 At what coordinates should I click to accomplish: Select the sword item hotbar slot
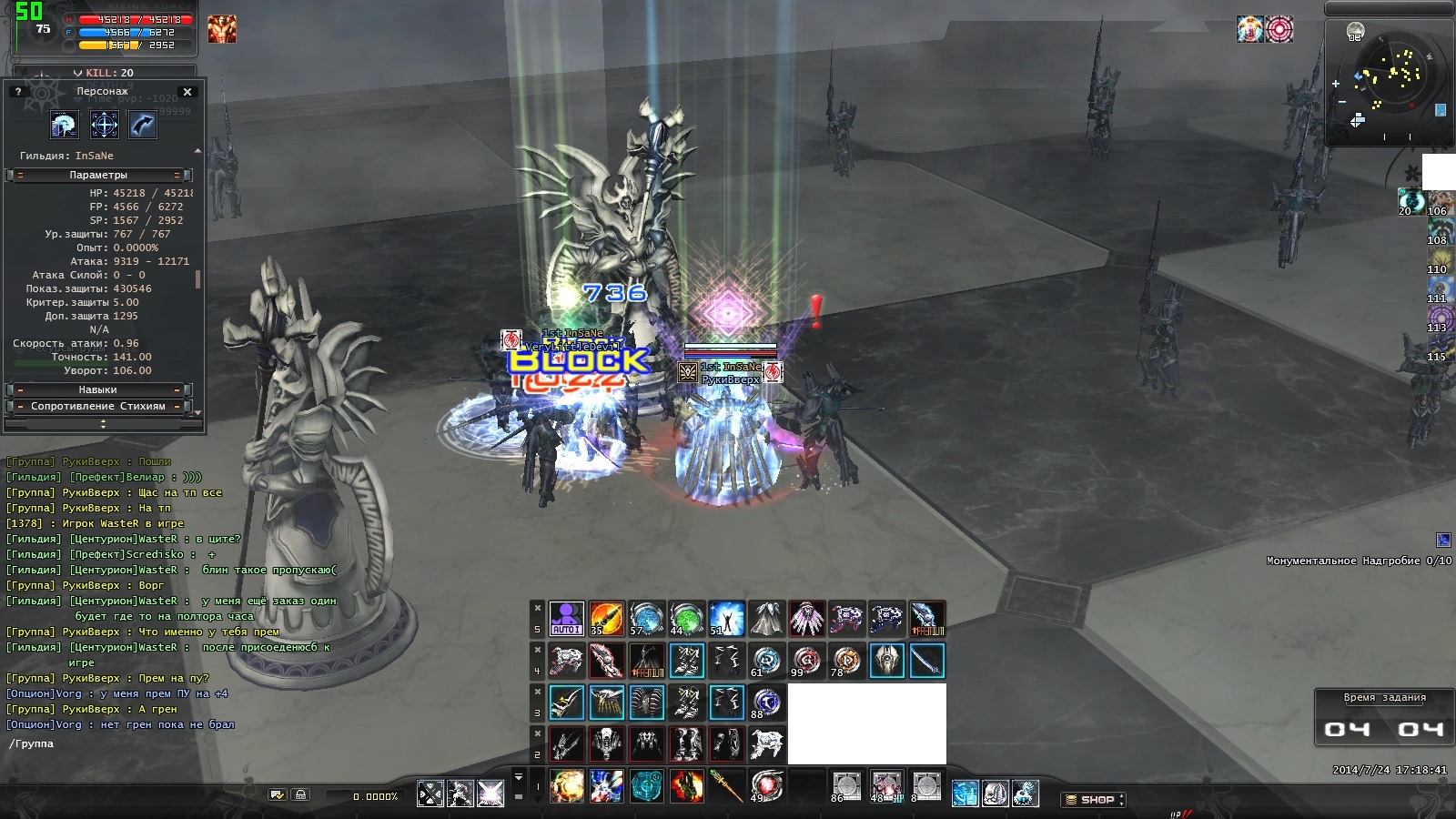tap(926, 661)
